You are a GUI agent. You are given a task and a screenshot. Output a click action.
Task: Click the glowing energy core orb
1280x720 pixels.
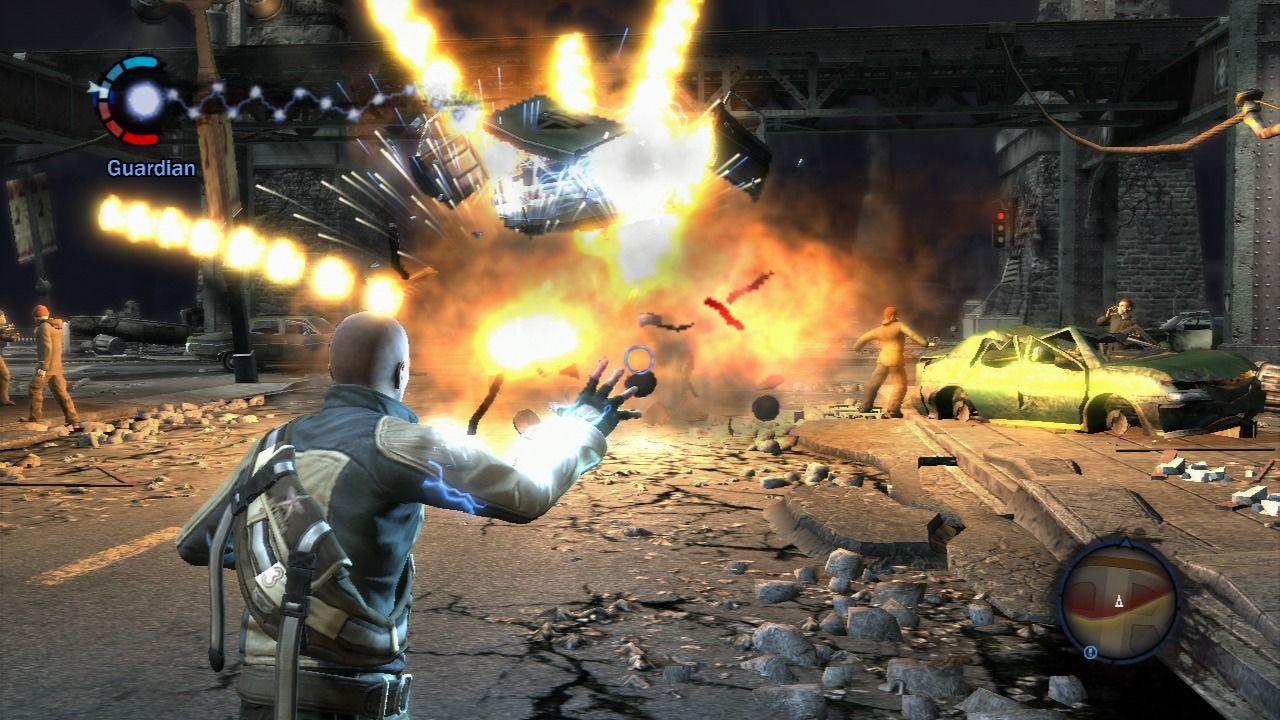142,100
